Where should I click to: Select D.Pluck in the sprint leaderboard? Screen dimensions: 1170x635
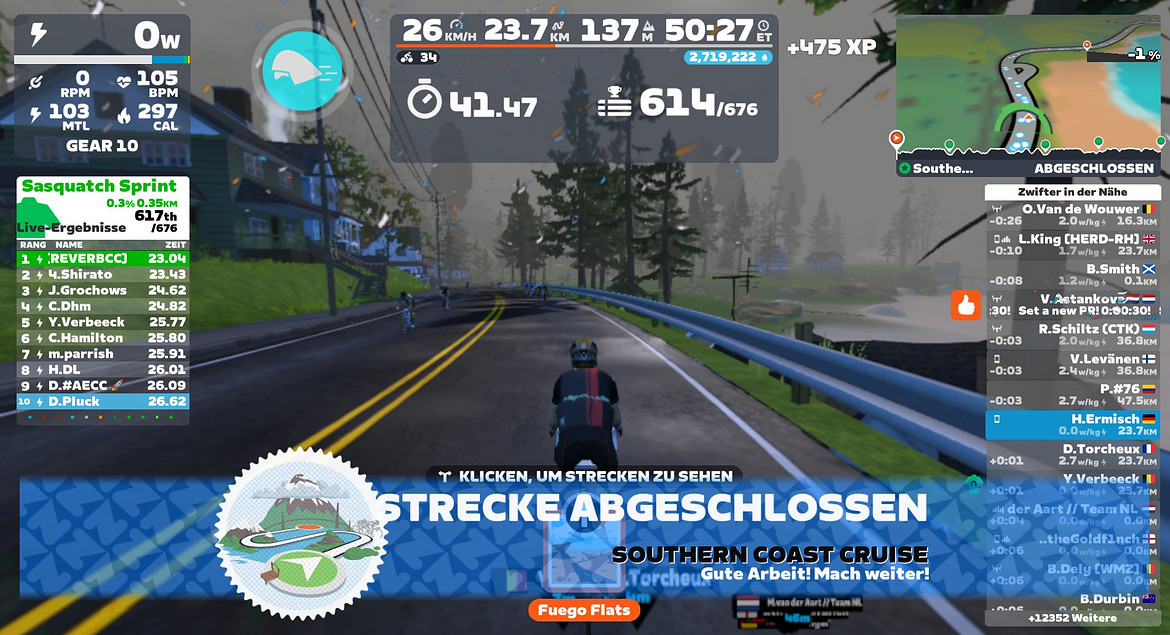(x=102, y=402)
